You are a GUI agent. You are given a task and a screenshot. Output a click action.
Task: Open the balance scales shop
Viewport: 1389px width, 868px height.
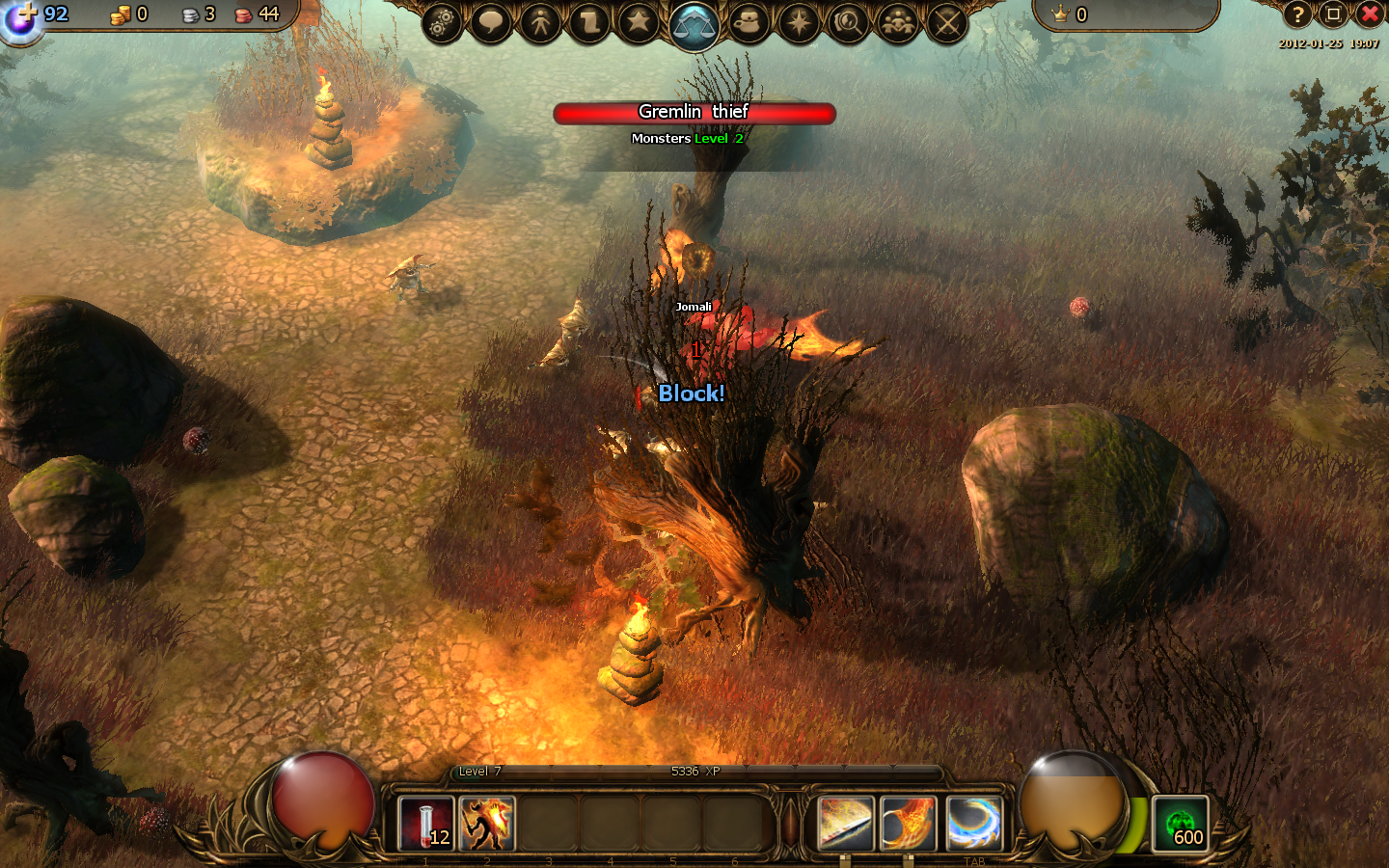coord(694,25)
